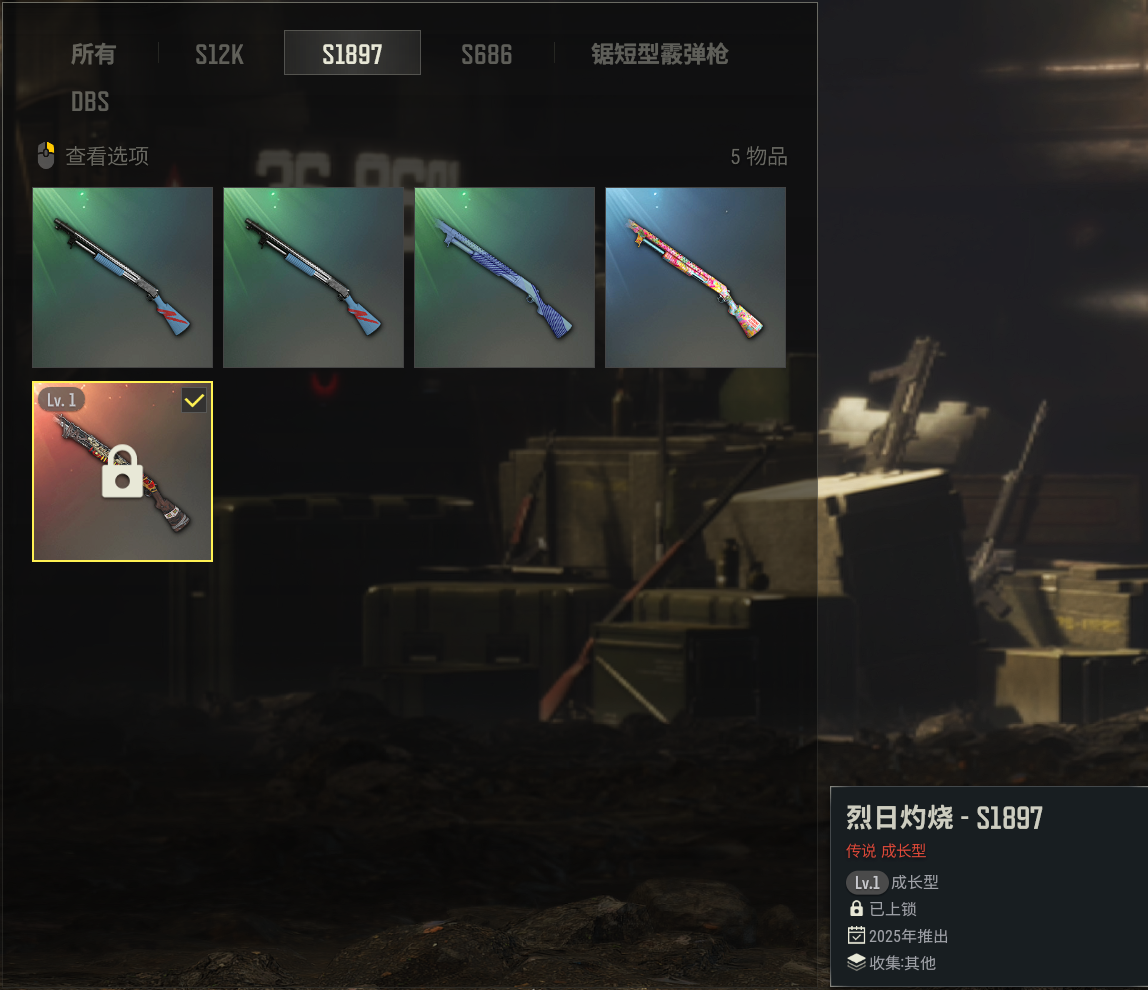Switch to the 锯短型霰弹枪 tab
Screen dimensions: 1148x990
coord(659,54)
